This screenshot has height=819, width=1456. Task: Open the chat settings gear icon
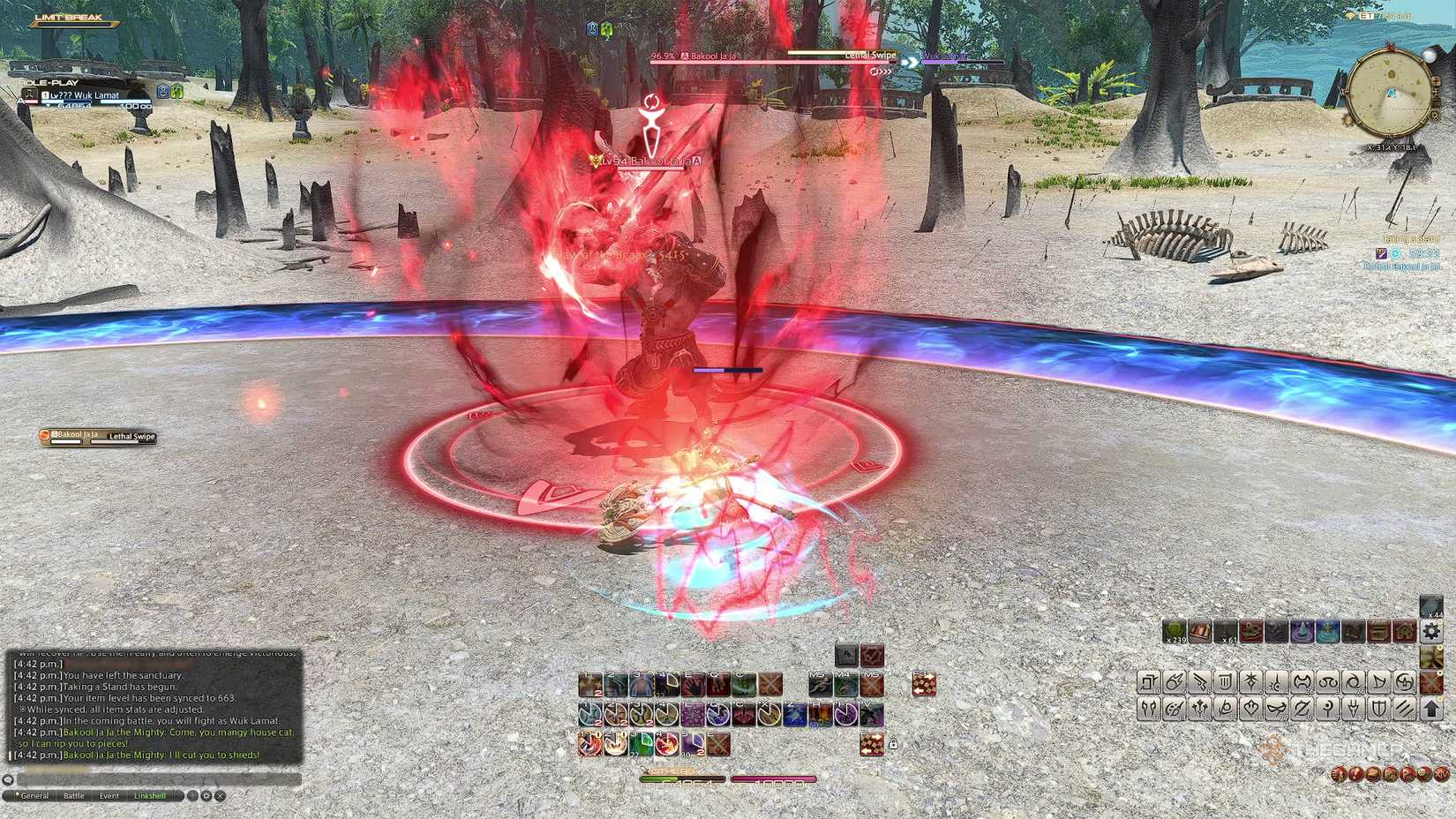point(206,796)
